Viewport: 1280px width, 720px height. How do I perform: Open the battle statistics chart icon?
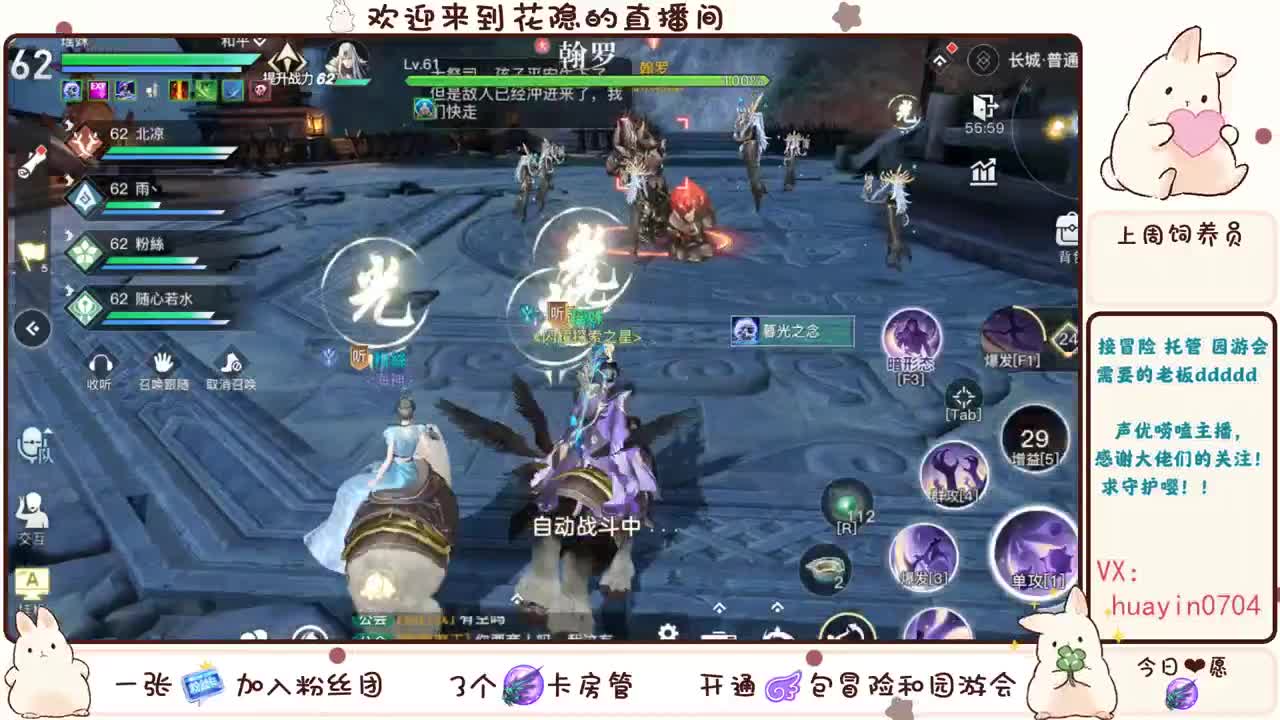(982, 172)
